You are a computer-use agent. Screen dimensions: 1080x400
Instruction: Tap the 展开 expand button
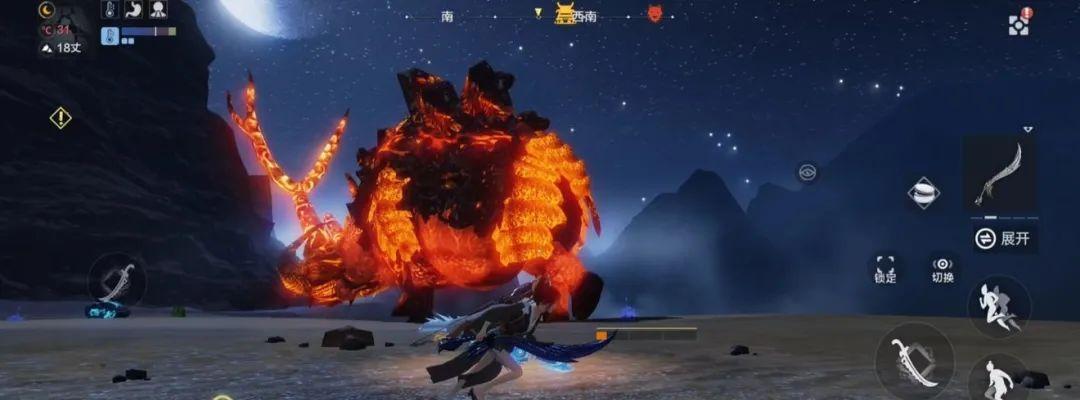coord(1004,238)
